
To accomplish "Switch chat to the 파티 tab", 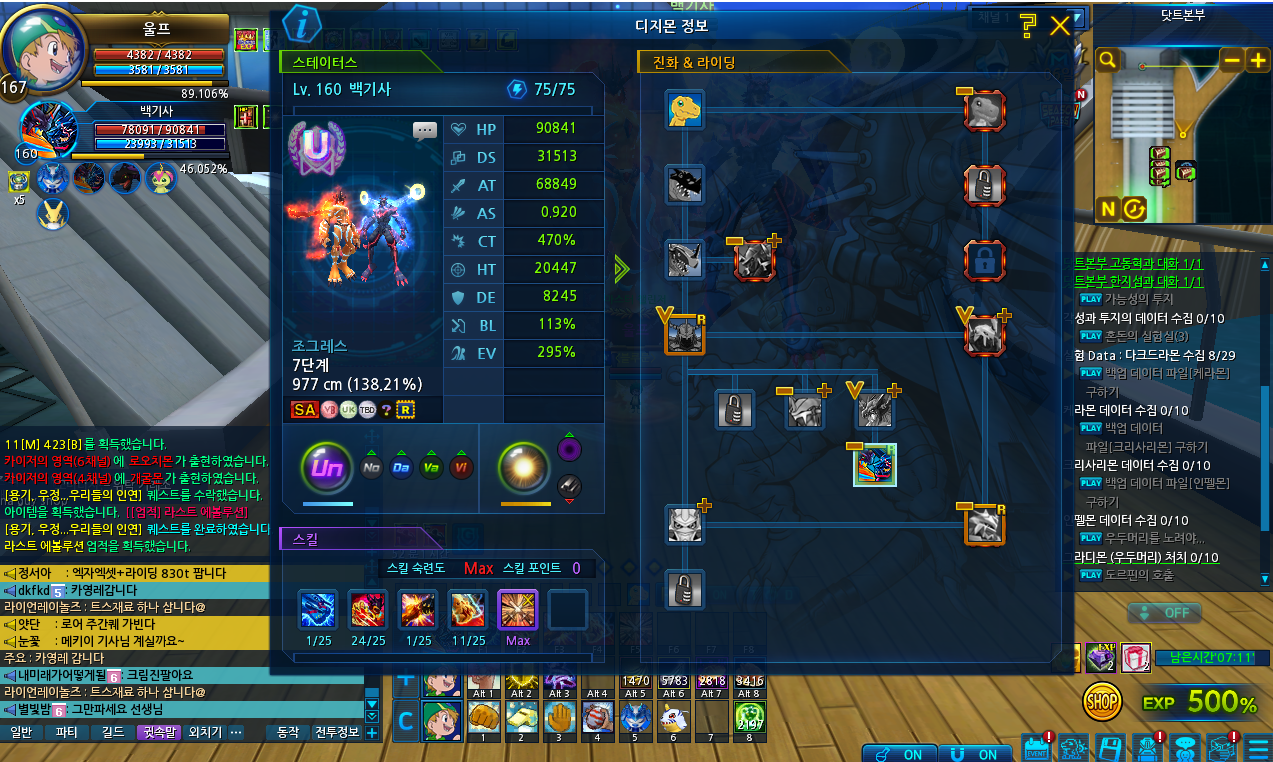I will [x=66, y=732].
